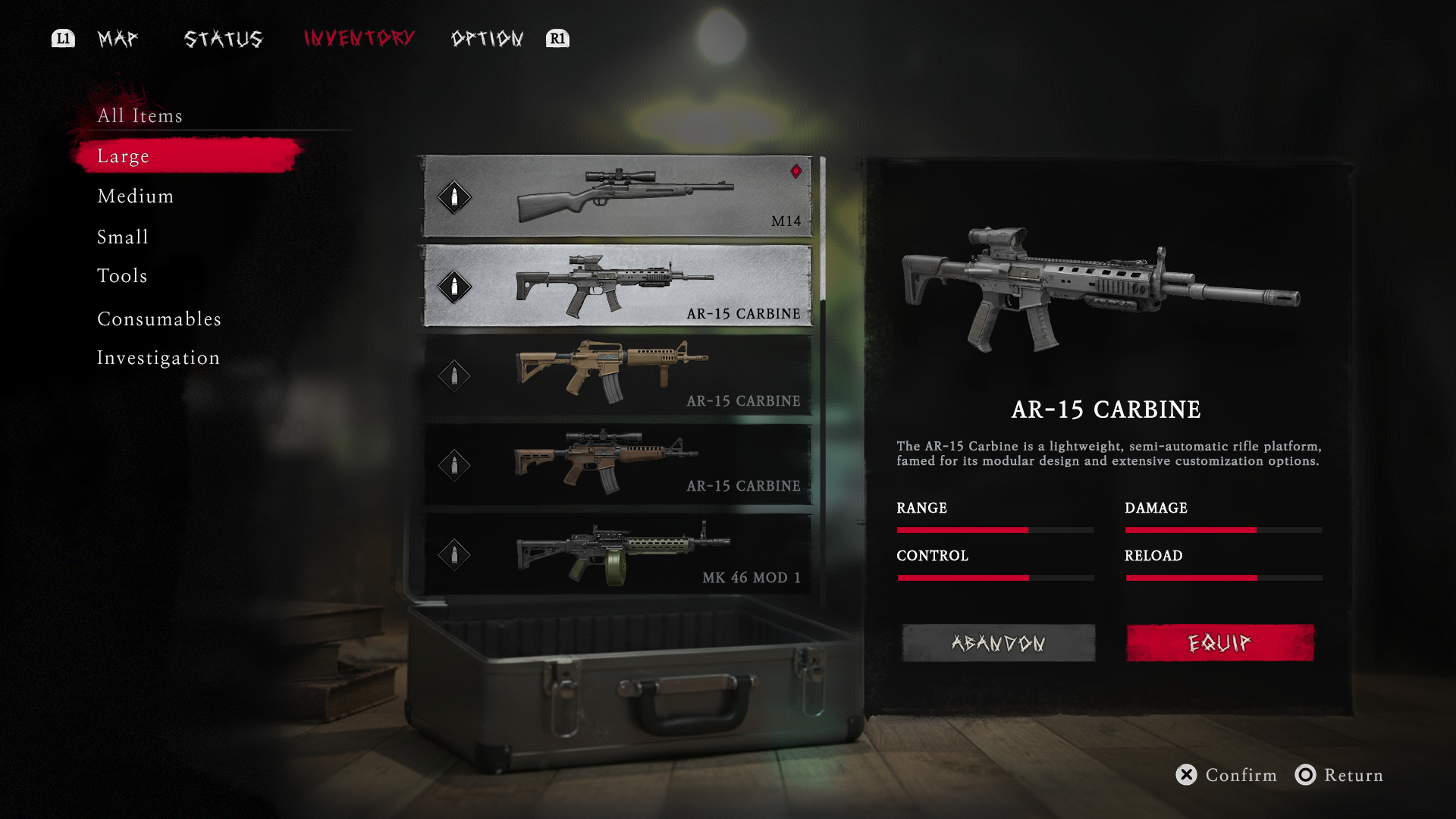Choose the scoped brown AR-15 Carbine
Screen dimensions: 1456x819
(617, 464)
